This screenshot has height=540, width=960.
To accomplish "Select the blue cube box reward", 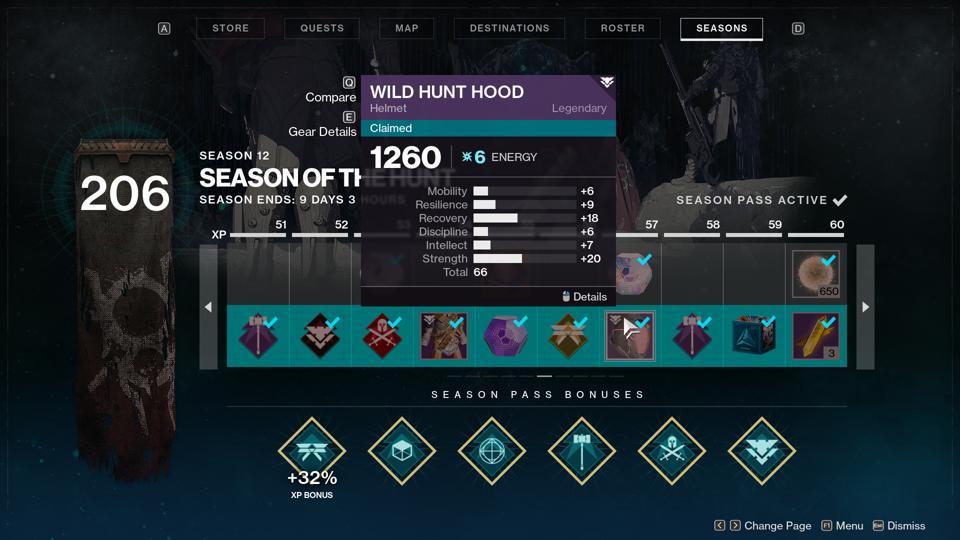I will click(x=754, y=336).
